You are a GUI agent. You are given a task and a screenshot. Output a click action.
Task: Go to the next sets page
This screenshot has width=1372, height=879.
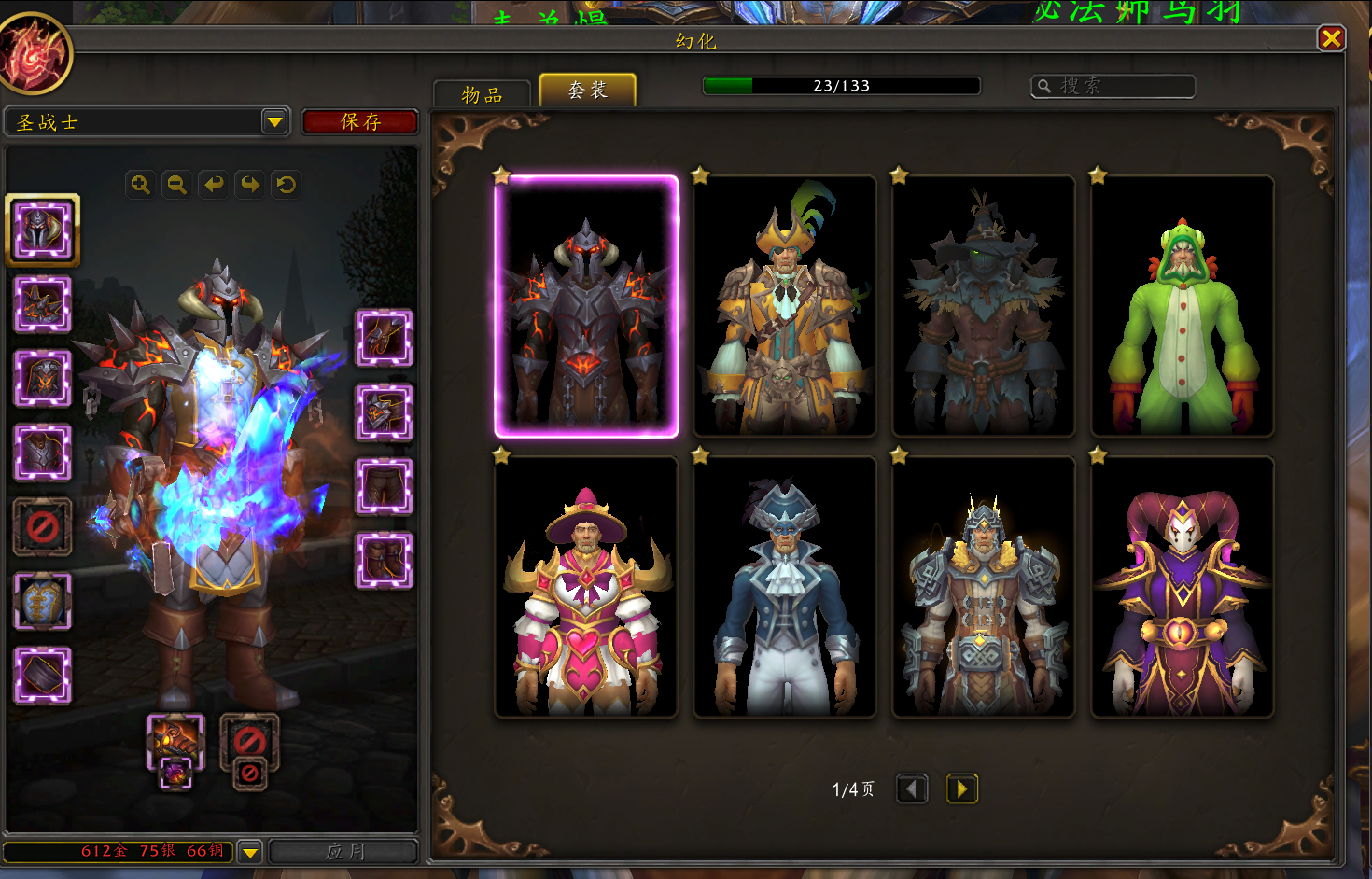961,789
